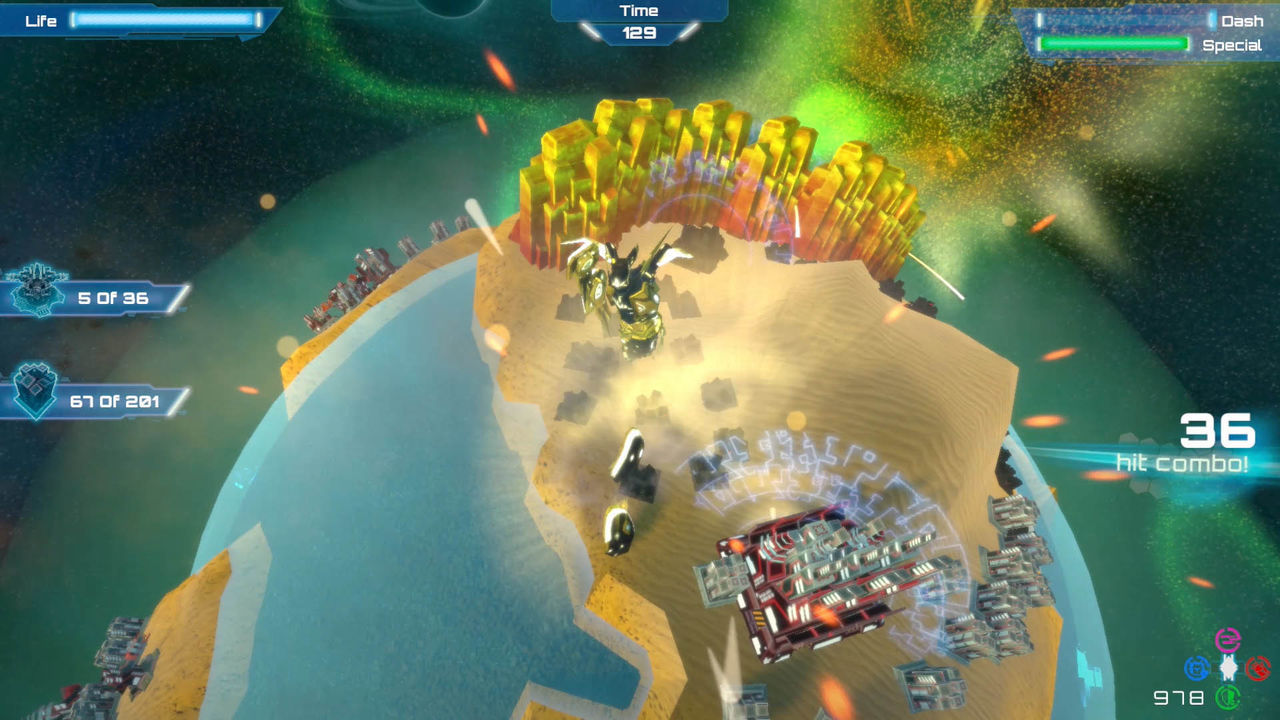The height and width of the screenshot is (720, 1280).
Task: Select the magenta ability icon above the character marker
Action: click(x=1227, y=639)
